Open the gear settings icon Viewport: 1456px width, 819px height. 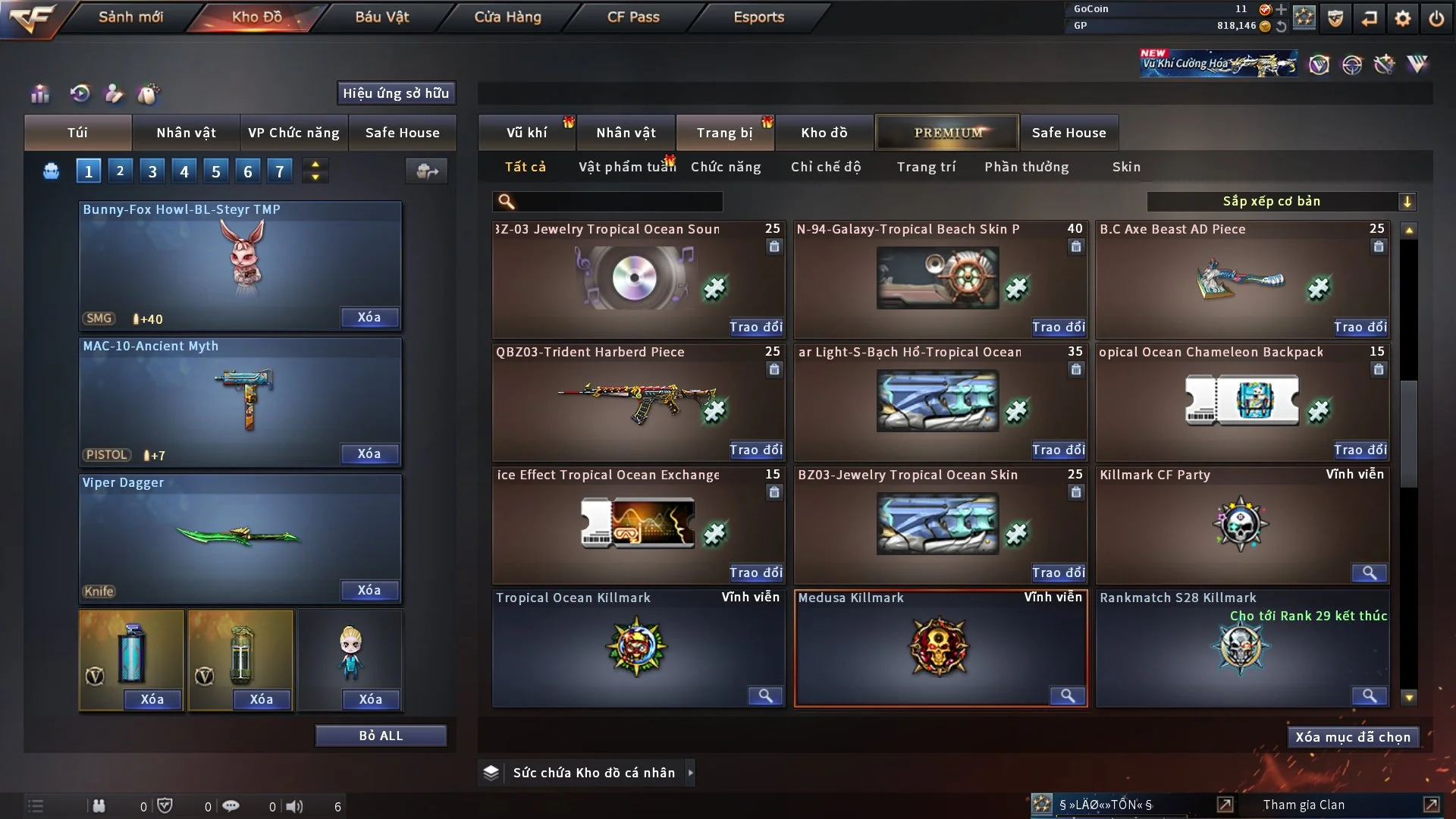(1402, 18)
